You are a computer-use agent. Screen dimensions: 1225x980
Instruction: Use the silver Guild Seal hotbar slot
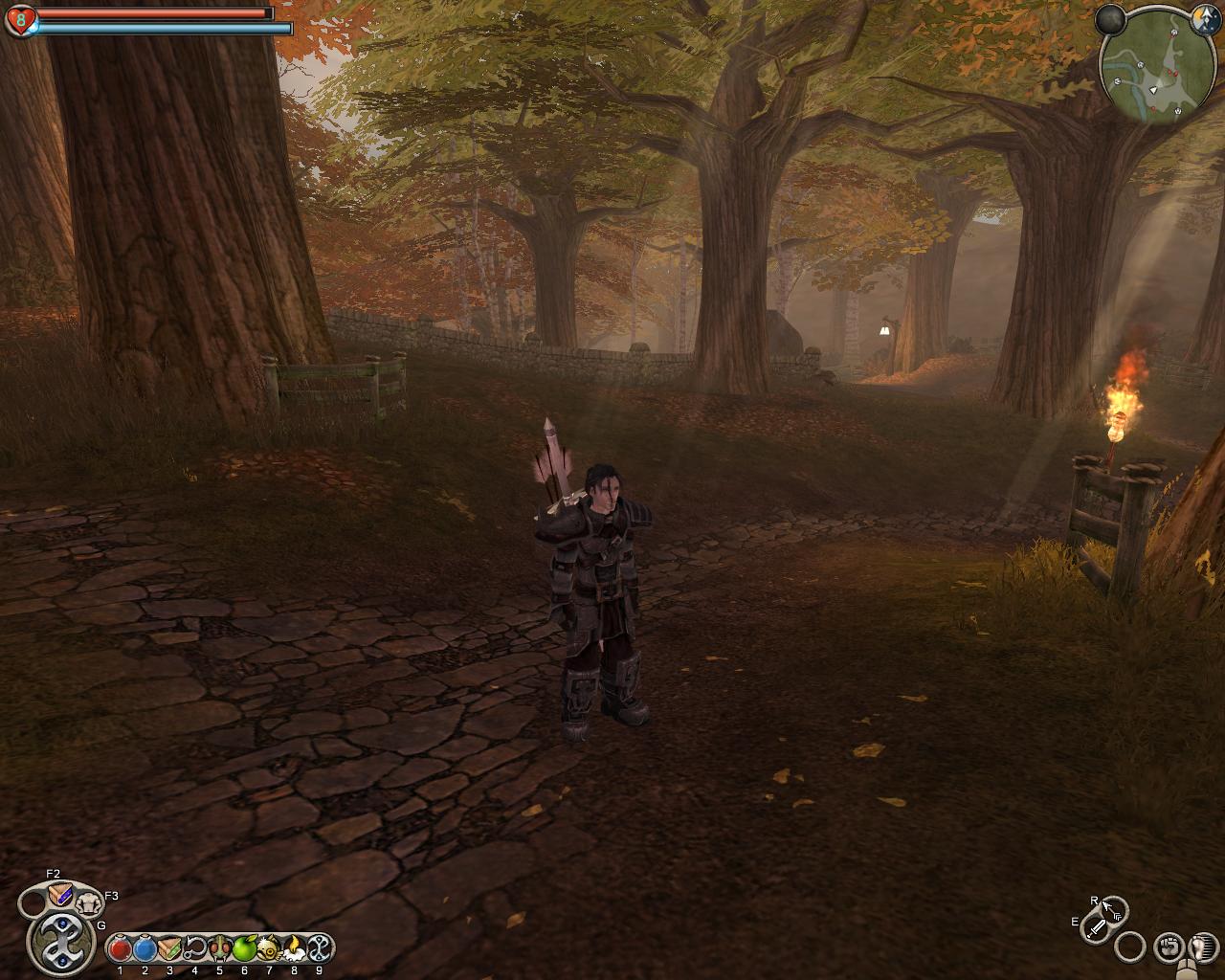tap(319, 948)
